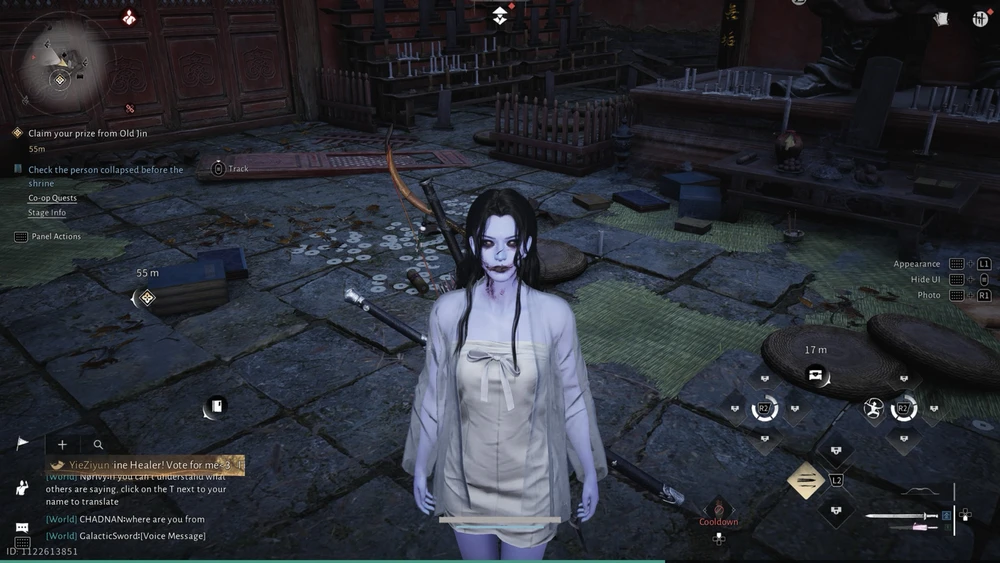Read GalacticSword's voice message in chat

tap(142, 536)
